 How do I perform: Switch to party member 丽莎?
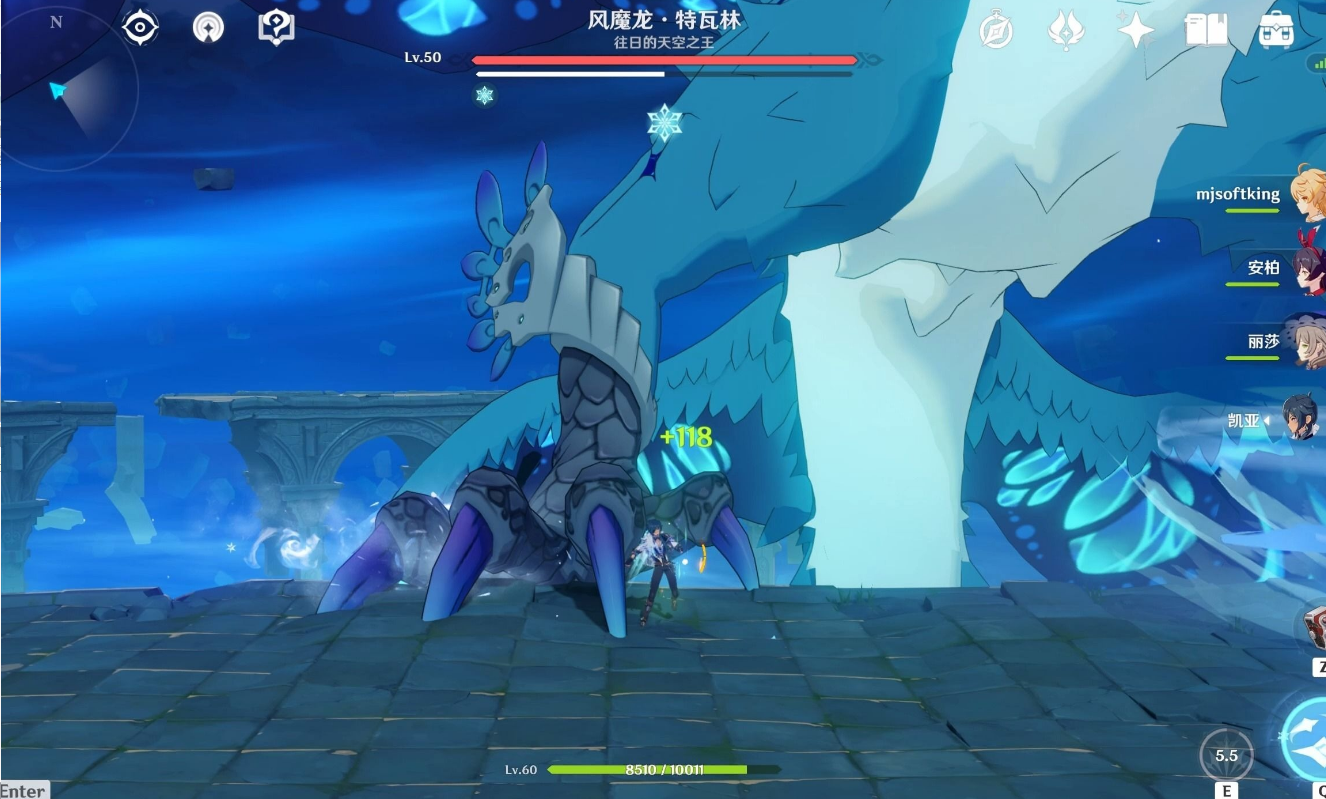[x=1306, y=342]
